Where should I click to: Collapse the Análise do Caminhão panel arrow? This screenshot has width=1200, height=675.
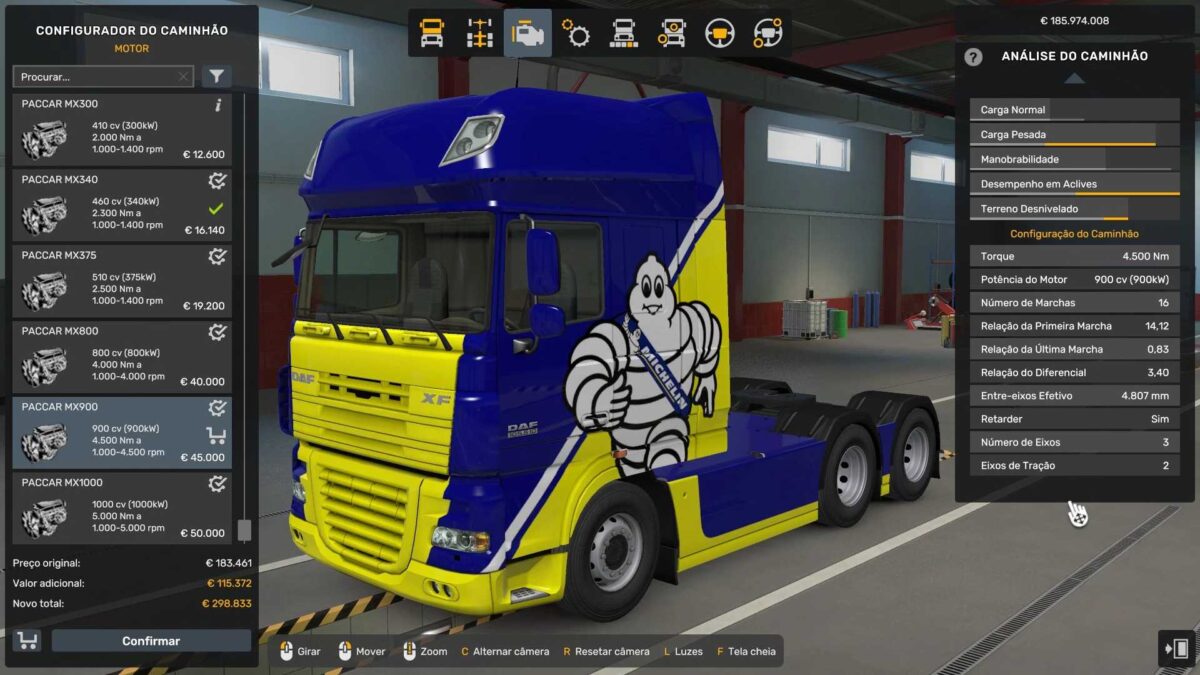[x=1073, y=79]
